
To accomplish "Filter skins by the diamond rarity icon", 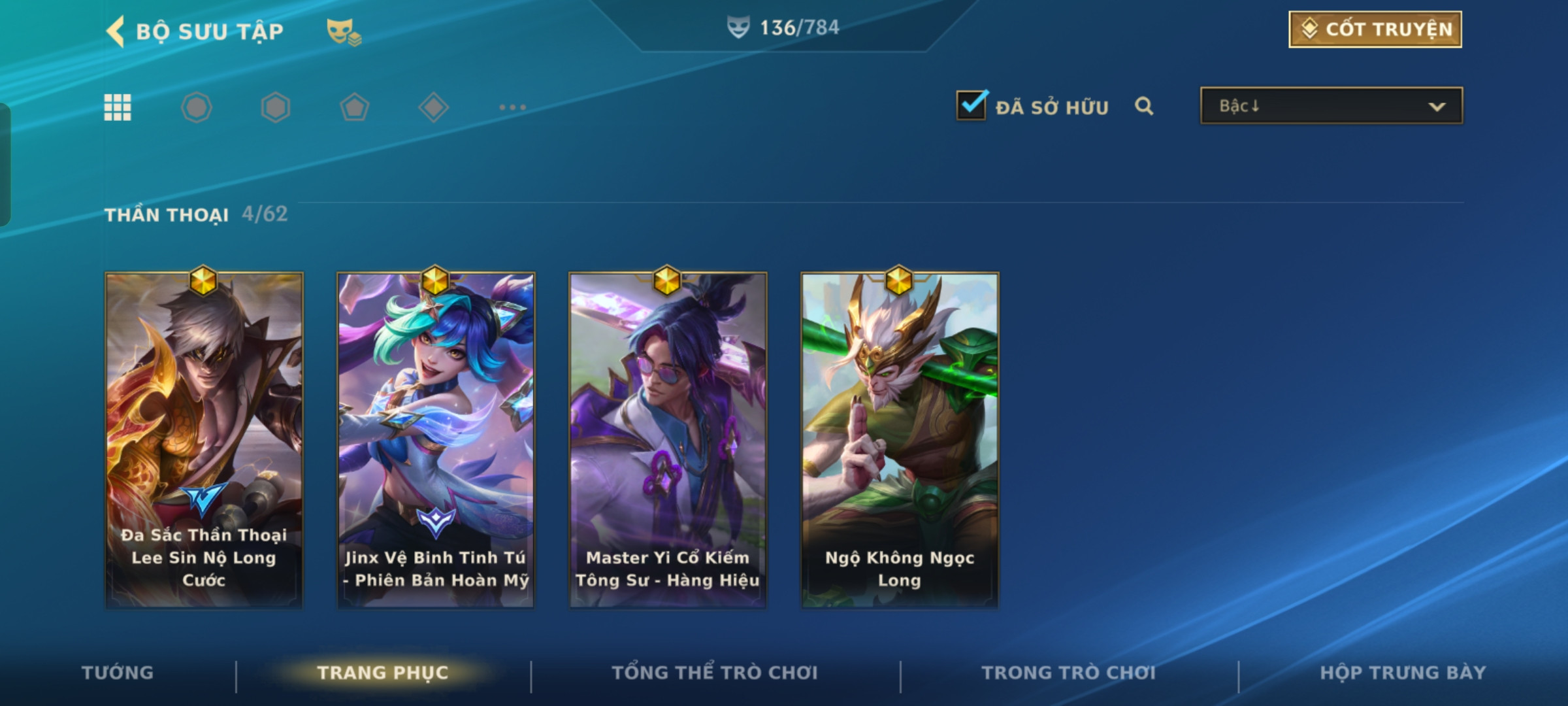I will tap(433, 107).
